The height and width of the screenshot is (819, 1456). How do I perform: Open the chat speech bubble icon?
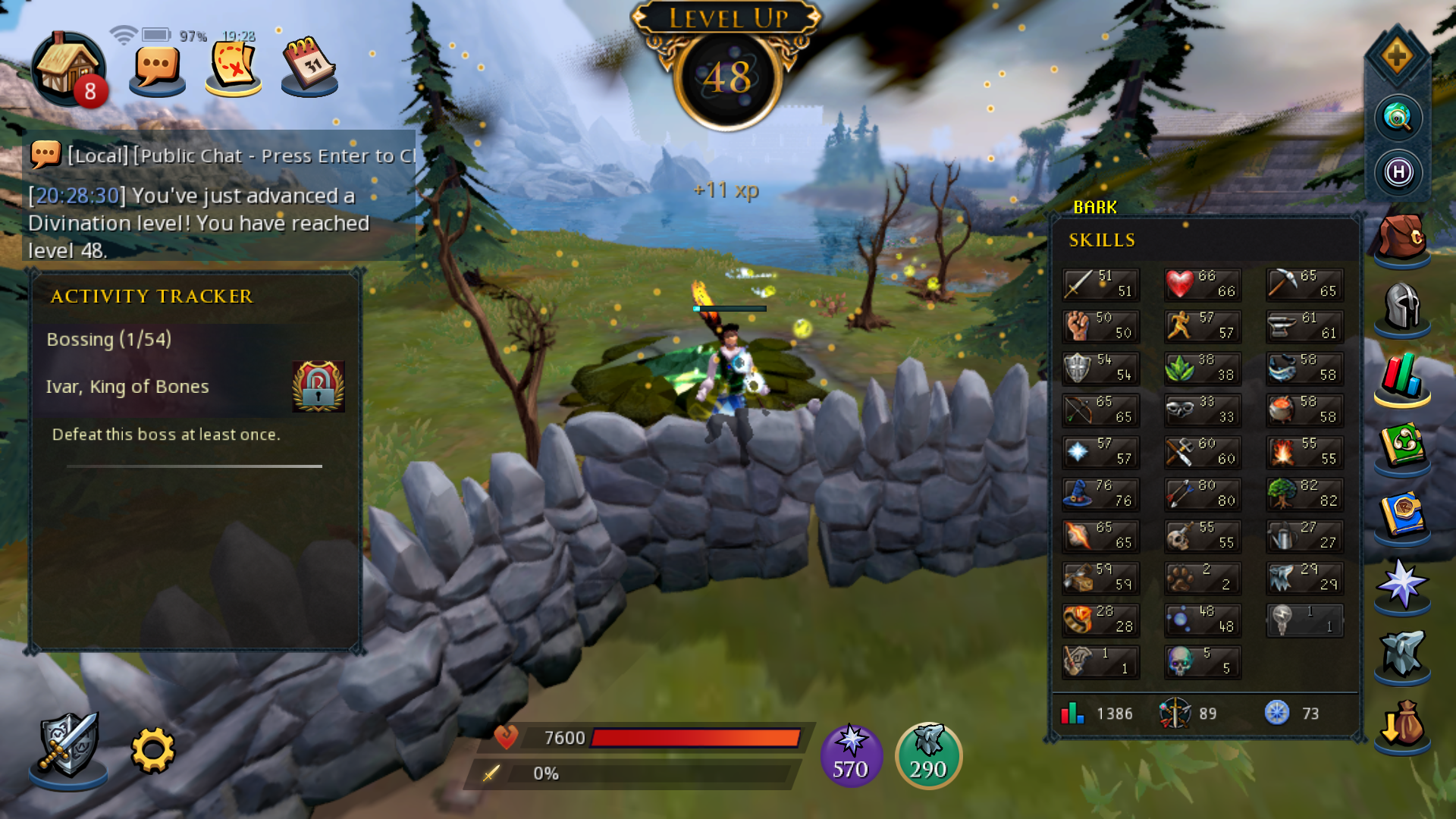(157, 68)
